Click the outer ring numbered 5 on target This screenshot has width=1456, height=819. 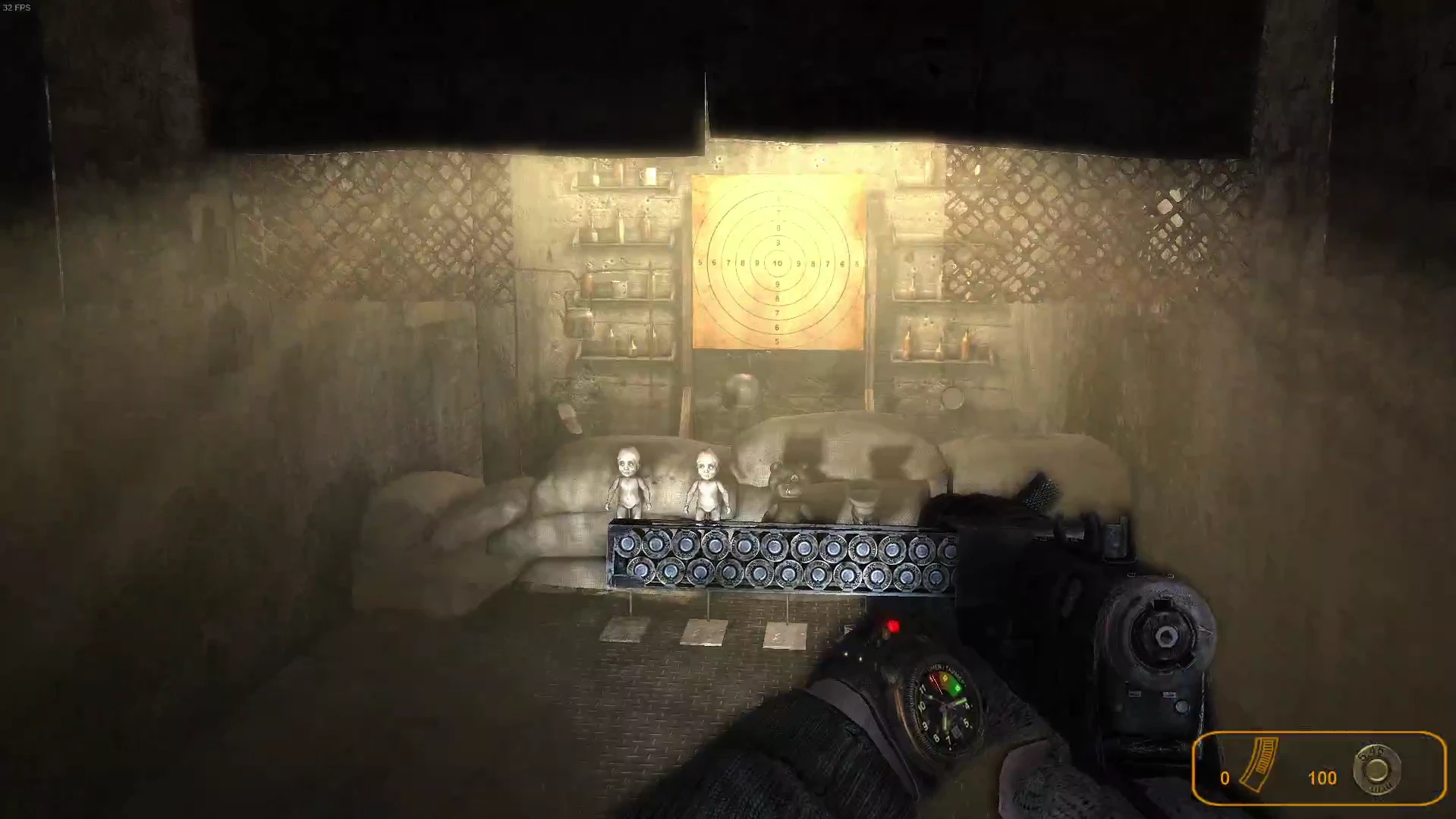coord(702,261)
